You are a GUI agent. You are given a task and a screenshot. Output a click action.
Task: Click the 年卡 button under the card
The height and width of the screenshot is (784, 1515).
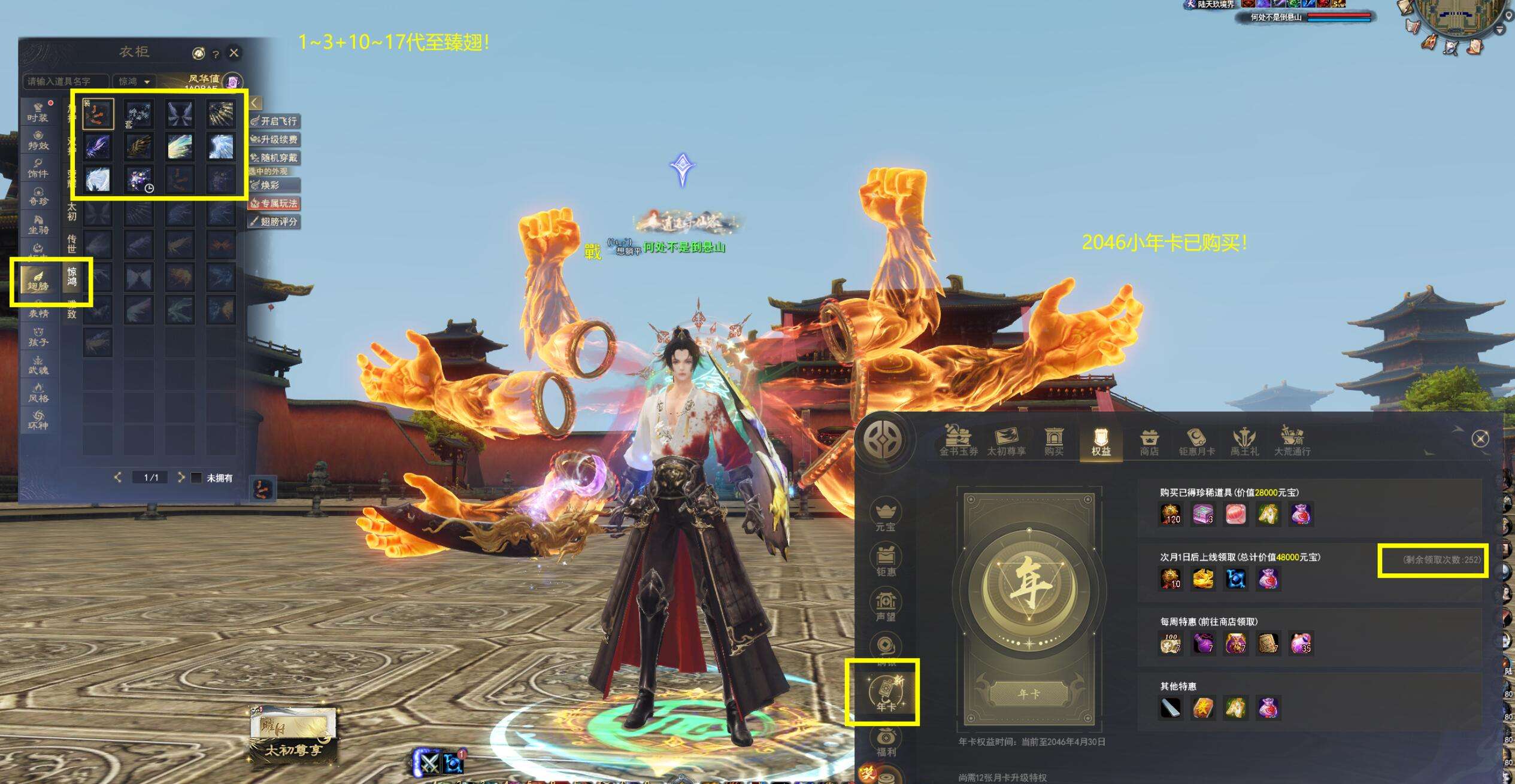point(1029,694)
